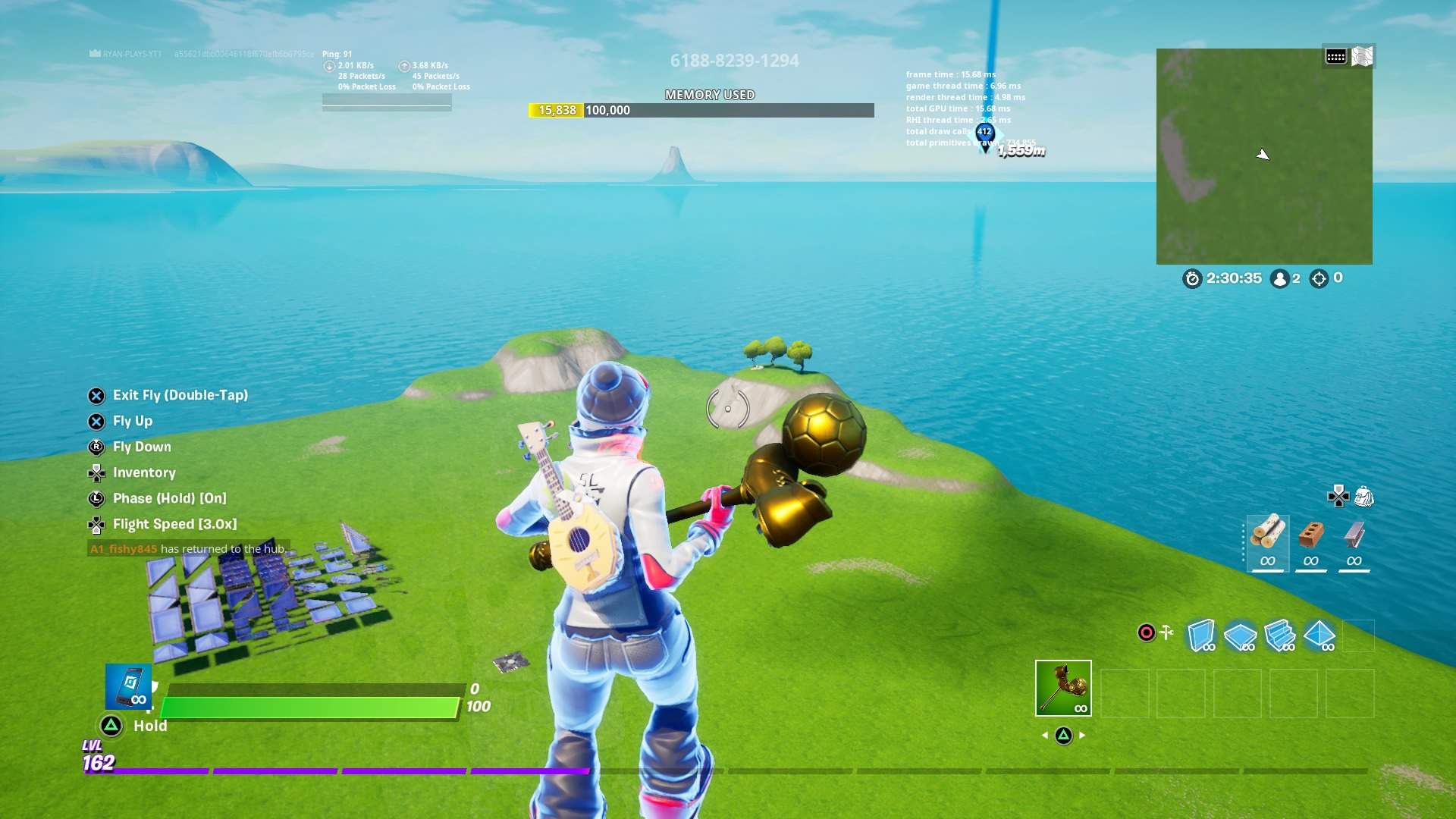Select the stairs building piece
Screen dimensions: 1456x819
[1280, 635]
